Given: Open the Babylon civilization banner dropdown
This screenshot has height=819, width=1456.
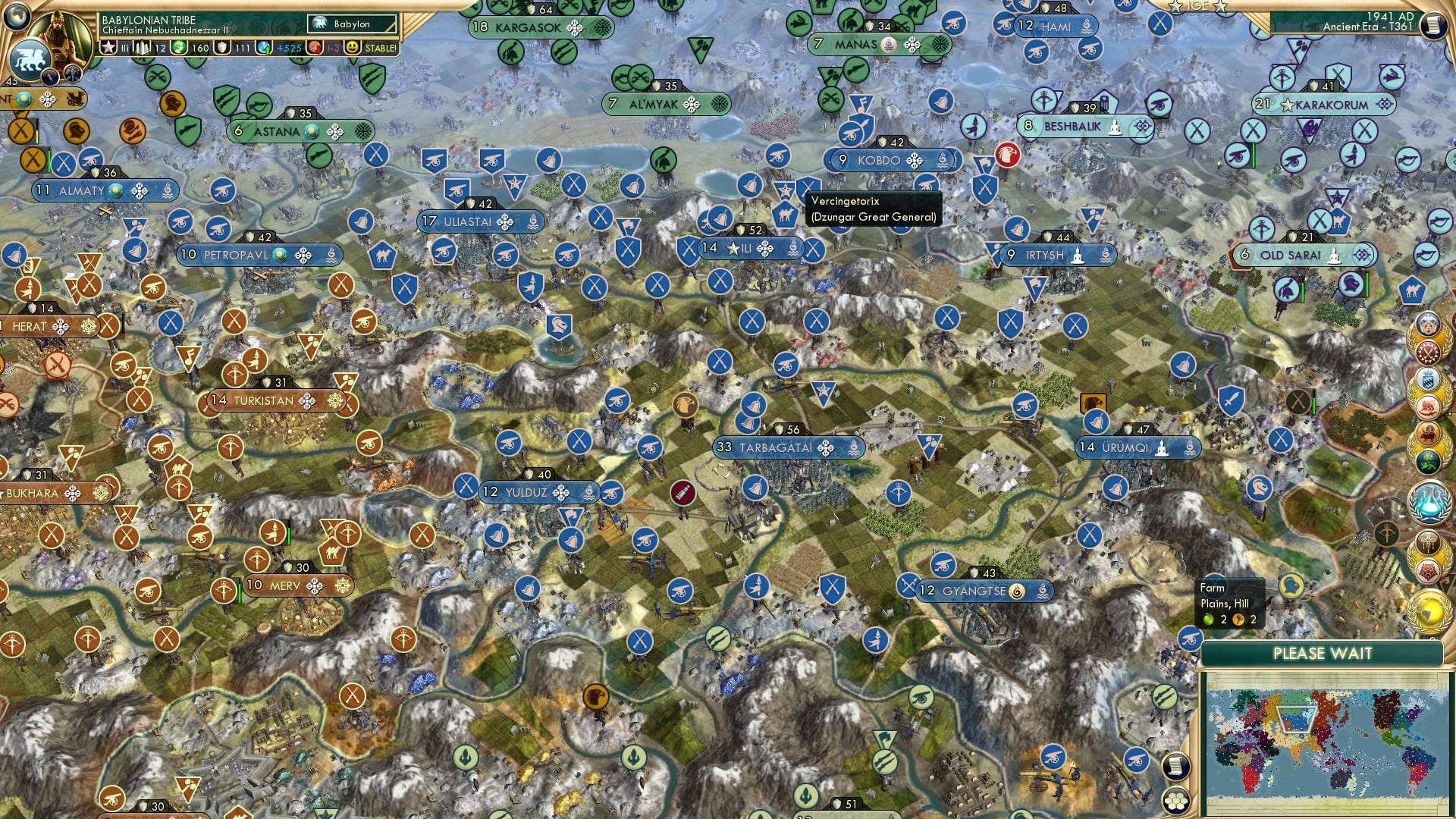Looking at the screenshot, I should (x=352, y=23).
